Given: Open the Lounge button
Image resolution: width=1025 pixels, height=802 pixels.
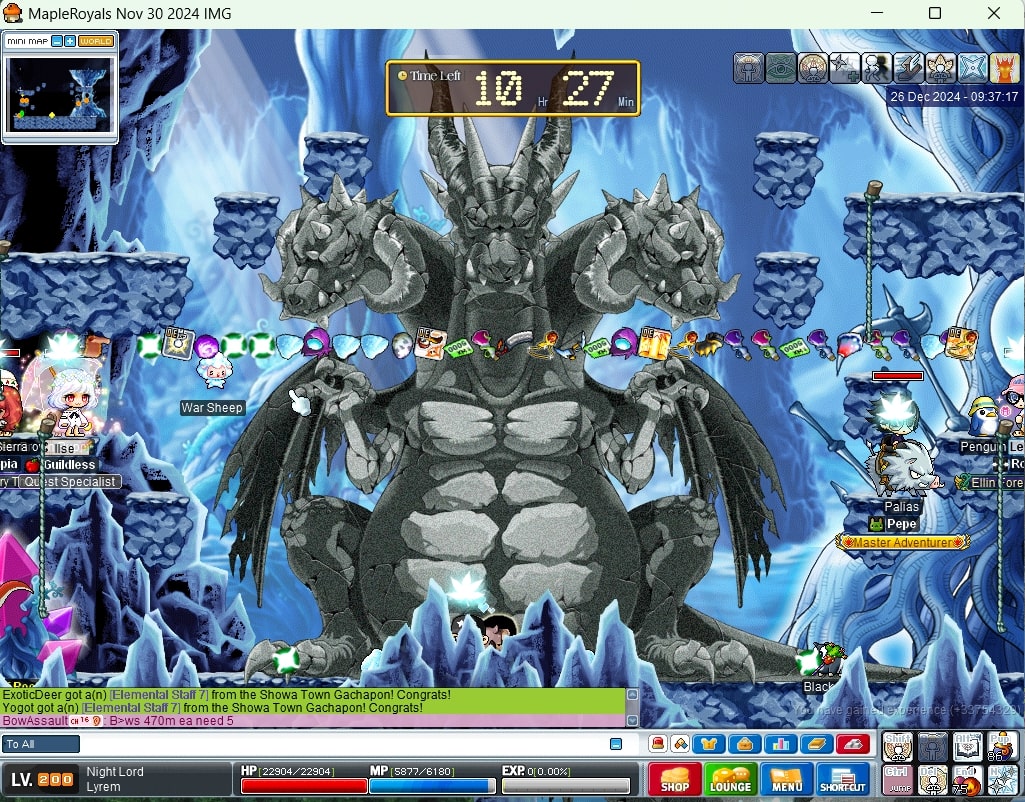Looking at the screenshot, I should click(730, 779).
